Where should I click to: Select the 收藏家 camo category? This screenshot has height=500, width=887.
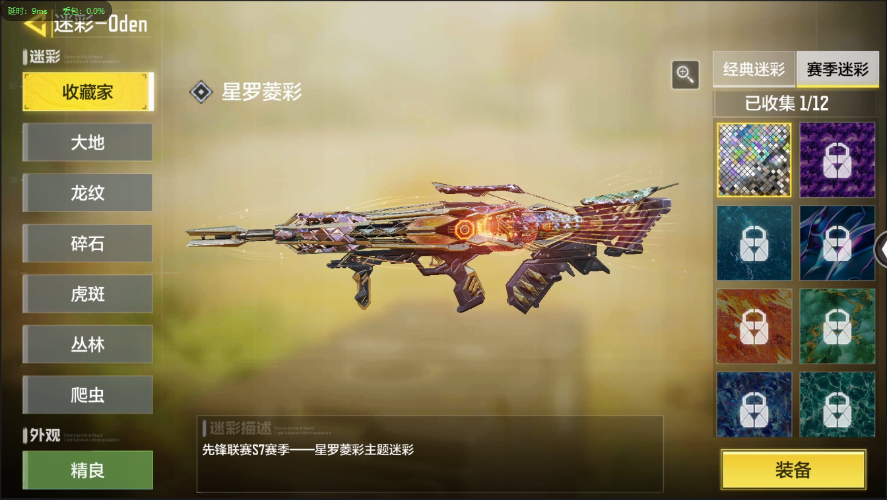(x=88, y=92)
